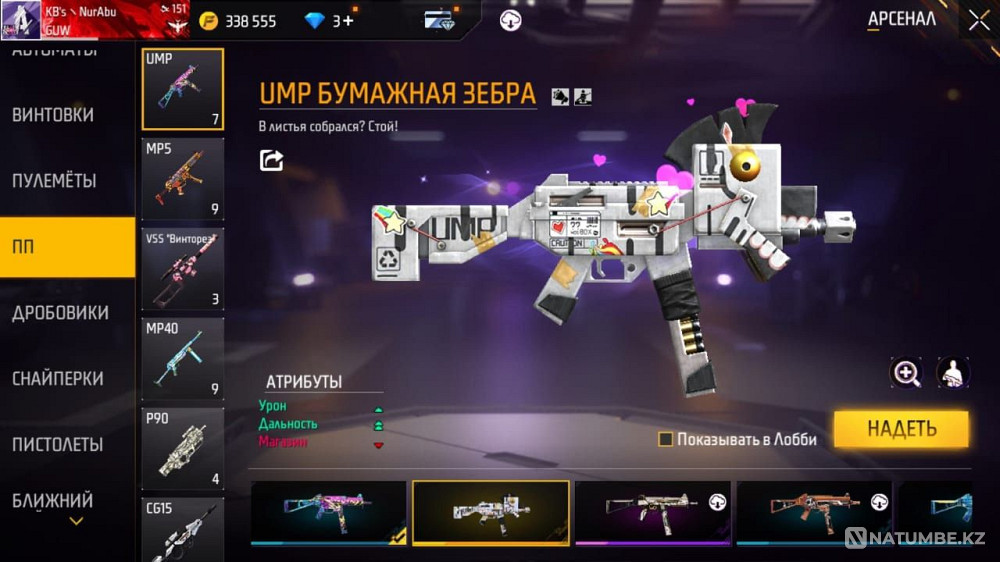
Task: Equip the skin with the НАДЕТЬ button
Action: [x=901, y=429]
